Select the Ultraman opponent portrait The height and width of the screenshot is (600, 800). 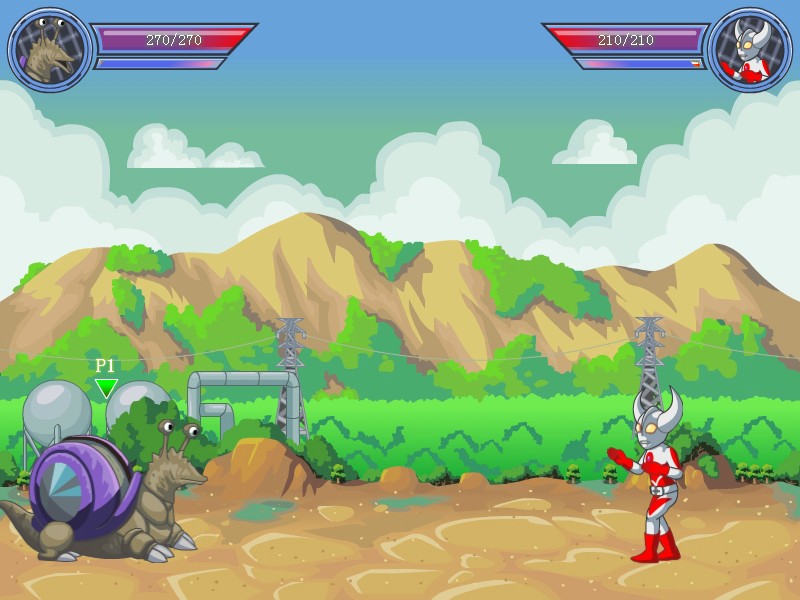[748, 50]
